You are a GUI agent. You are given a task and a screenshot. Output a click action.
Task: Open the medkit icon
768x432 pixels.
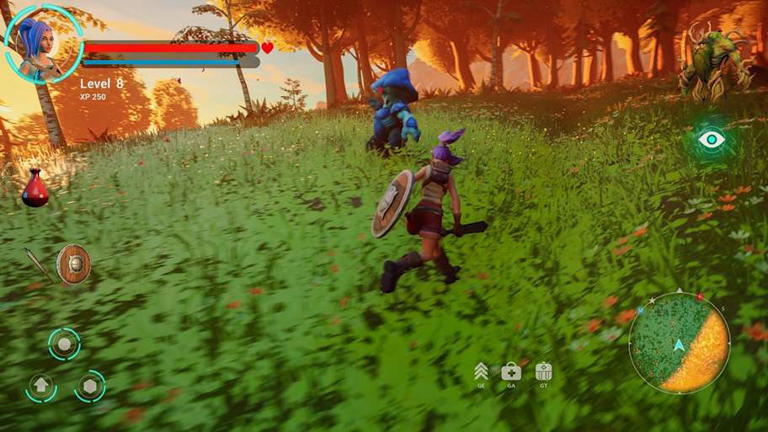(511, 371)
